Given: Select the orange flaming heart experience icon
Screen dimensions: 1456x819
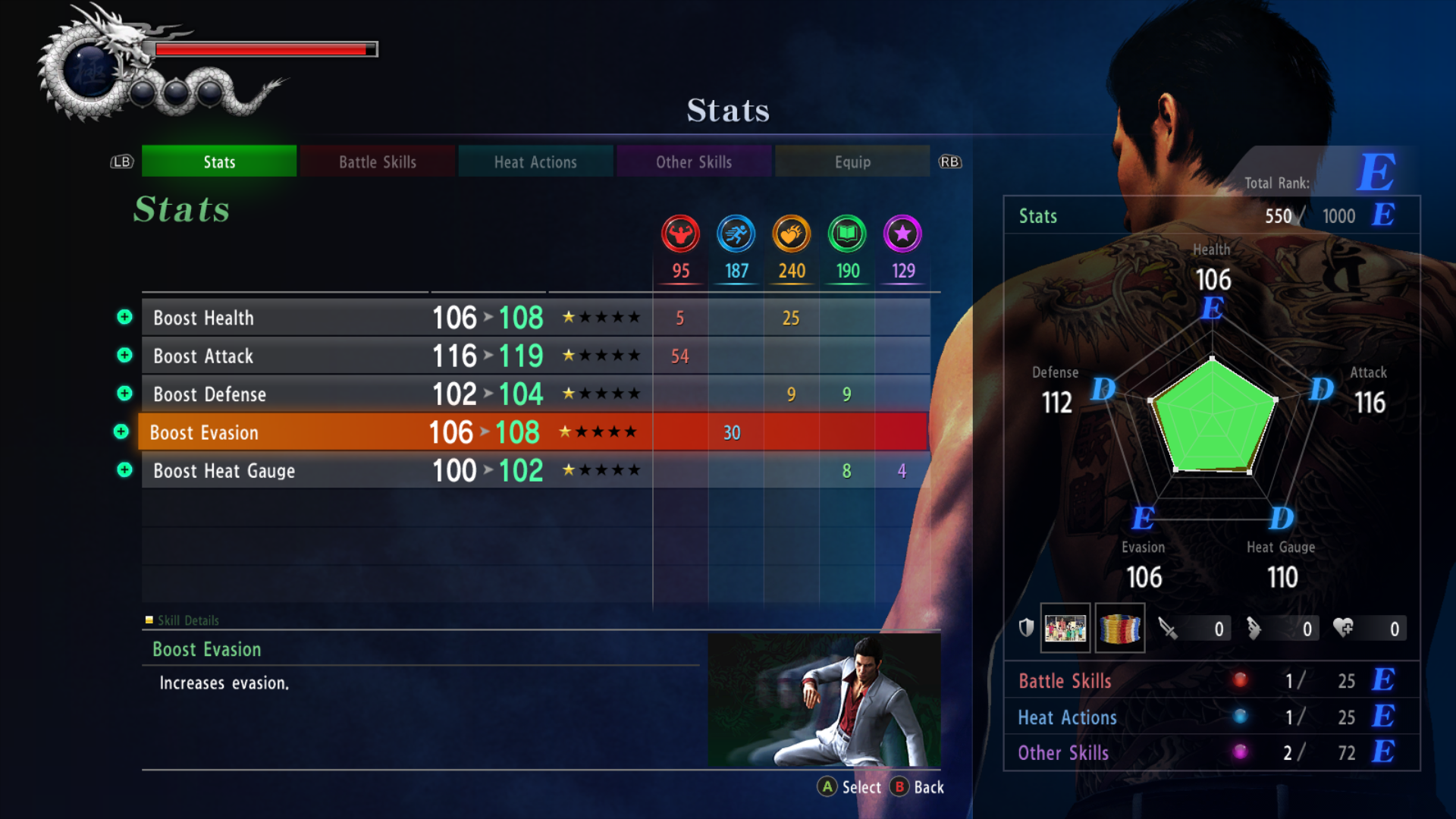Looking at the screenshot, I should pyautogui.click(x=791, y=234).
